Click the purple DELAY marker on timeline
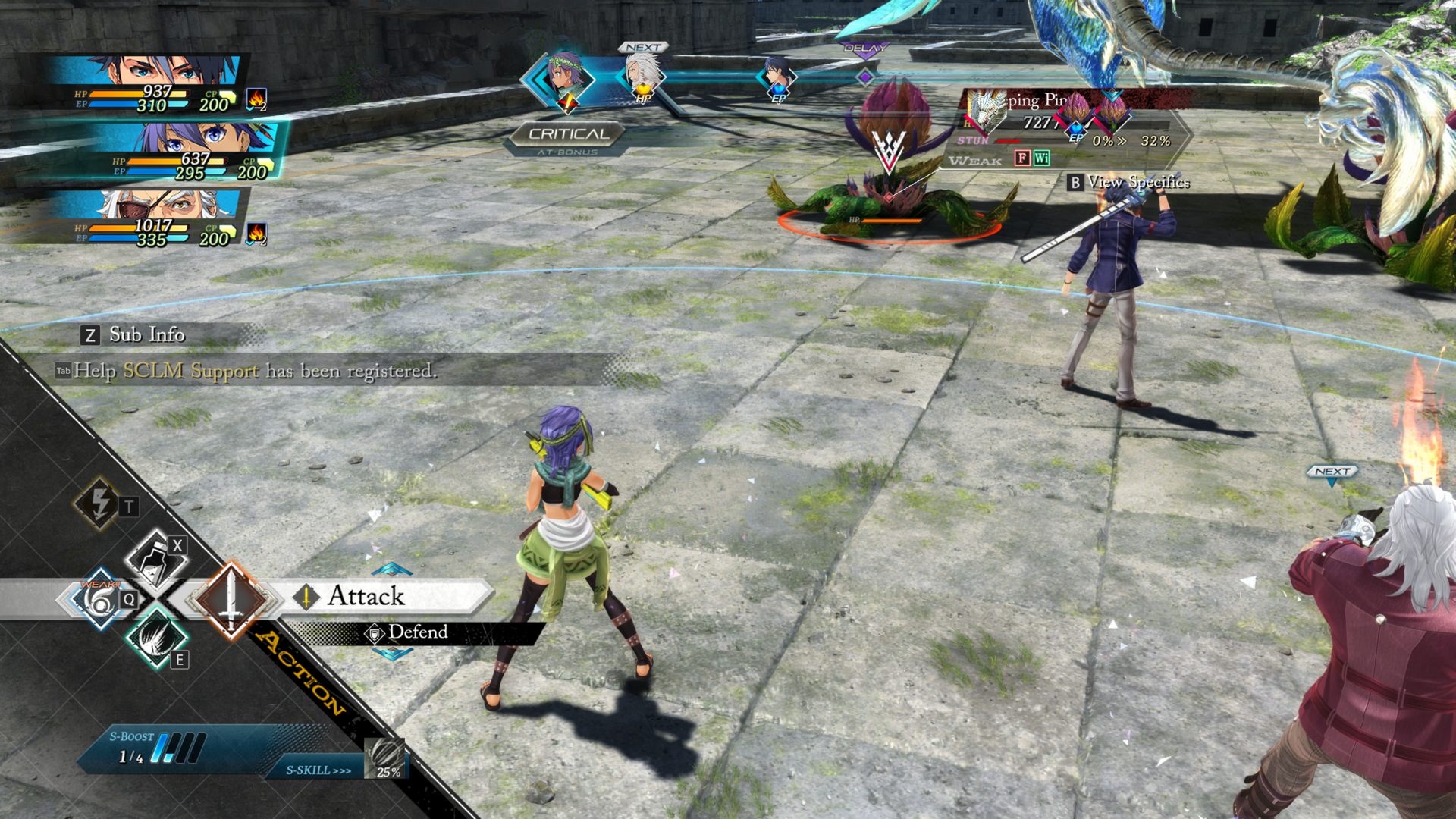Viewport: 1456px width, 819px height. (865, 76)
